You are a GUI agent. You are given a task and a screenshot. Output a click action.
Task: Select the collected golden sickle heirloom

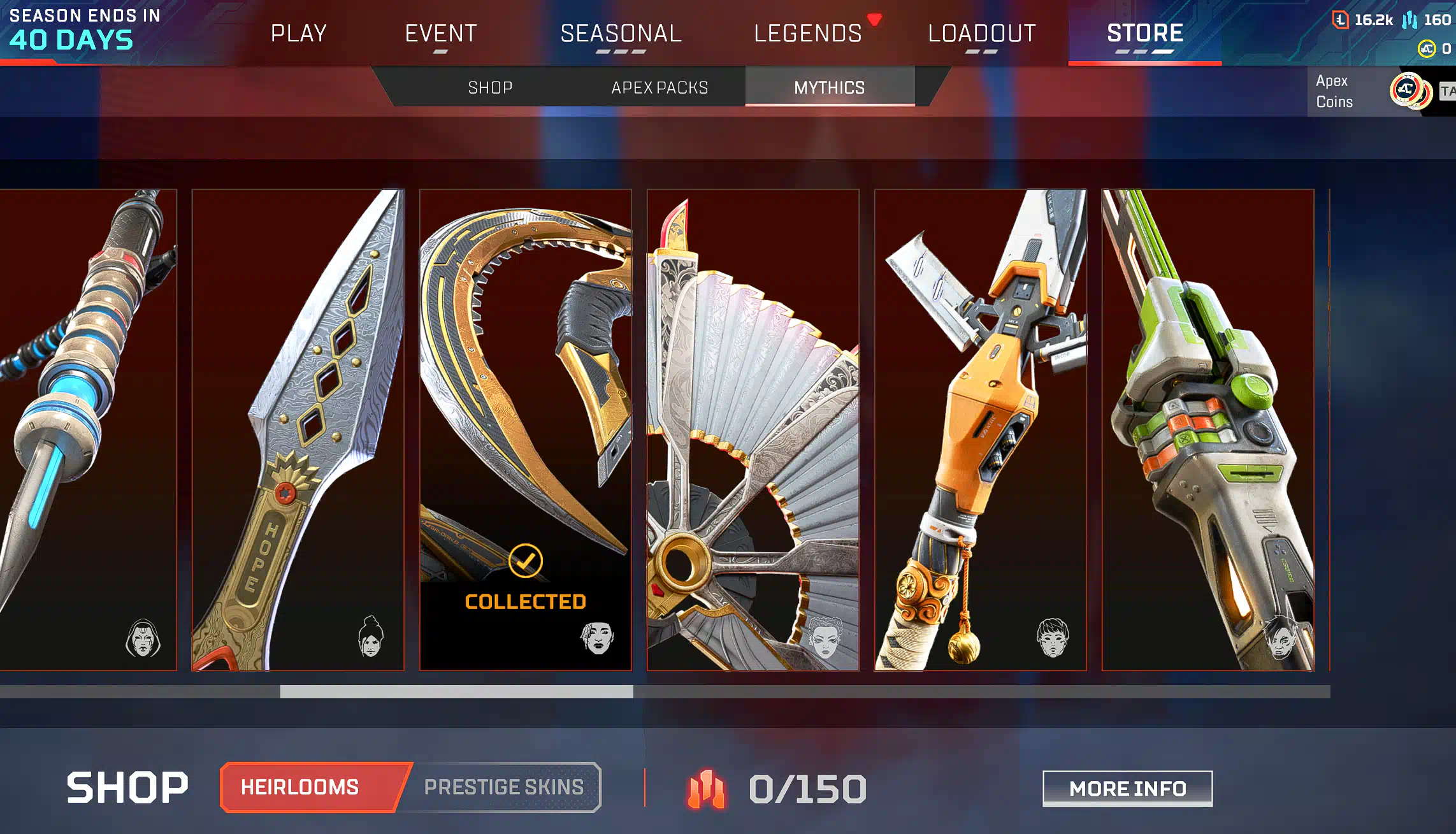(525, 429)
